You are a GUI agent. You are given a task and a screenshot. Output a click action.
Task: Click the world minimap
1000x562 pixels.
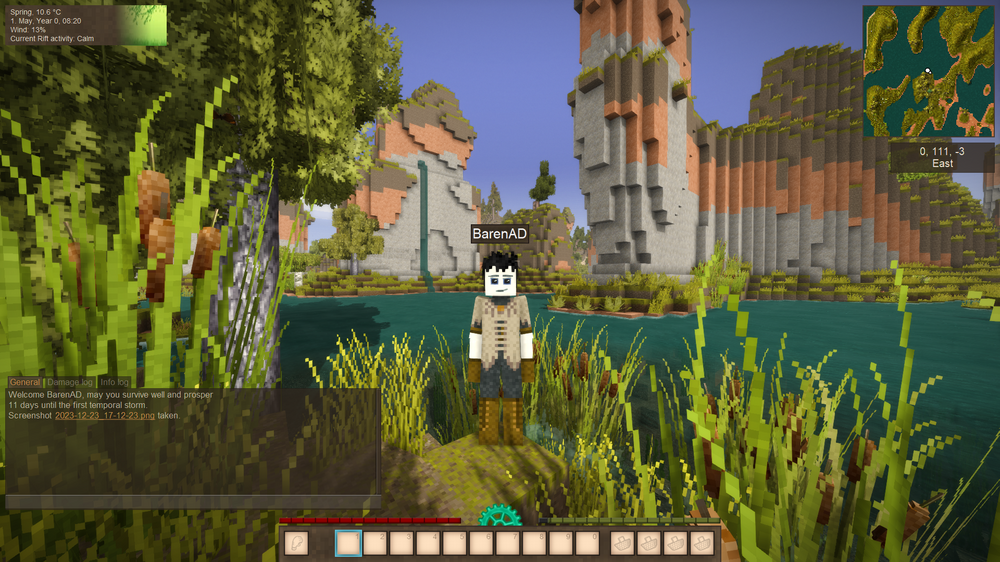click(928, 71)
